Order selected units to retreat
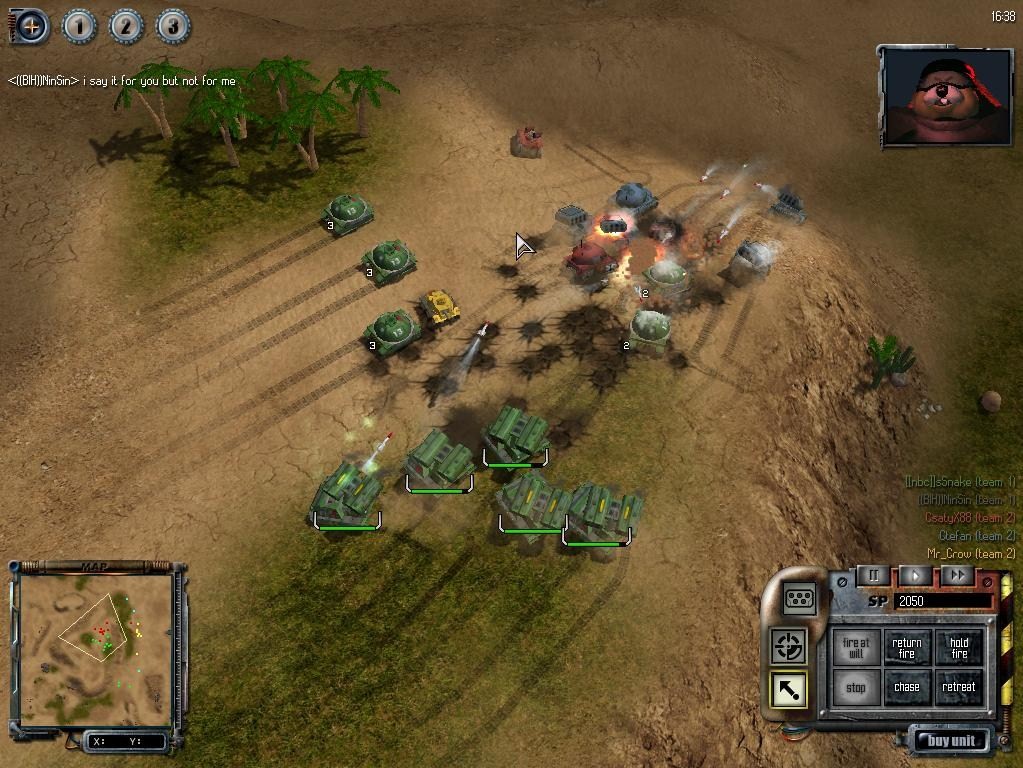Image resolution: width=1023 pixels, height=768 pixels. click(959, 688)
